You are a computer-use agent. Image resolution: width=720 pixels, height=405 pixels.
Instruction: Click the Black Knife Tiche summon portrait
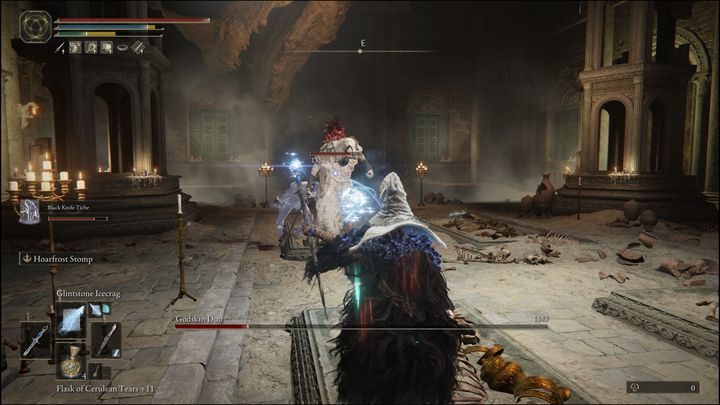(x=30, y=211)
